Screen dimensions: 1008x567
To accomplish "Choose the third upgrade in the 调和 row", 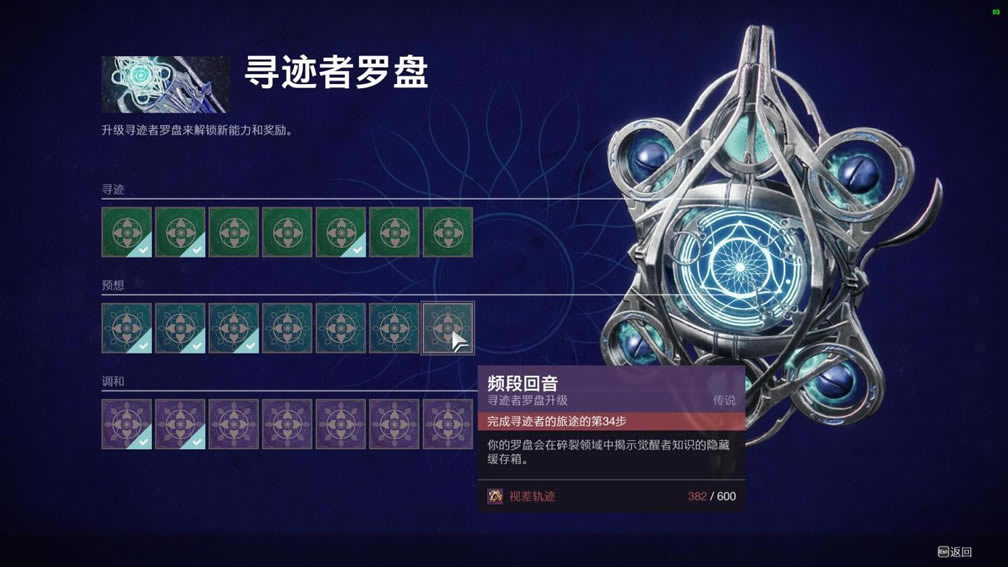I will pyautogui.click(x=234, y=424).
